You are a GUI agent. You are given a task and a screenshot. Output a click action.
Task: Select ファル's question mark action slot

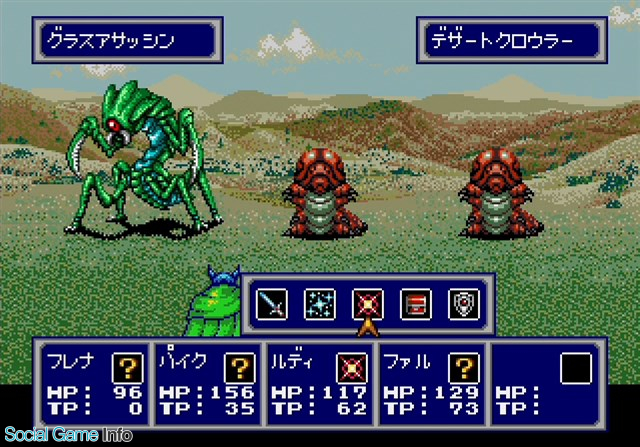coord(464,368)
